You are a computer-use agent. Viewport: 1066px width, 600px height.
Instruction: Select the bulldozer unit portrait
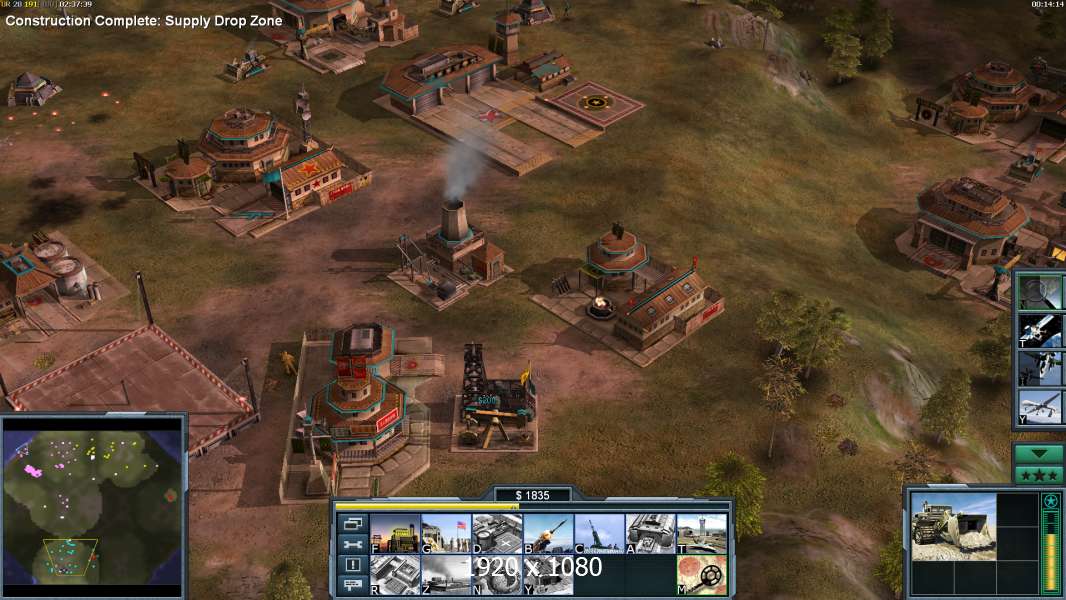[x=953, y=526]
